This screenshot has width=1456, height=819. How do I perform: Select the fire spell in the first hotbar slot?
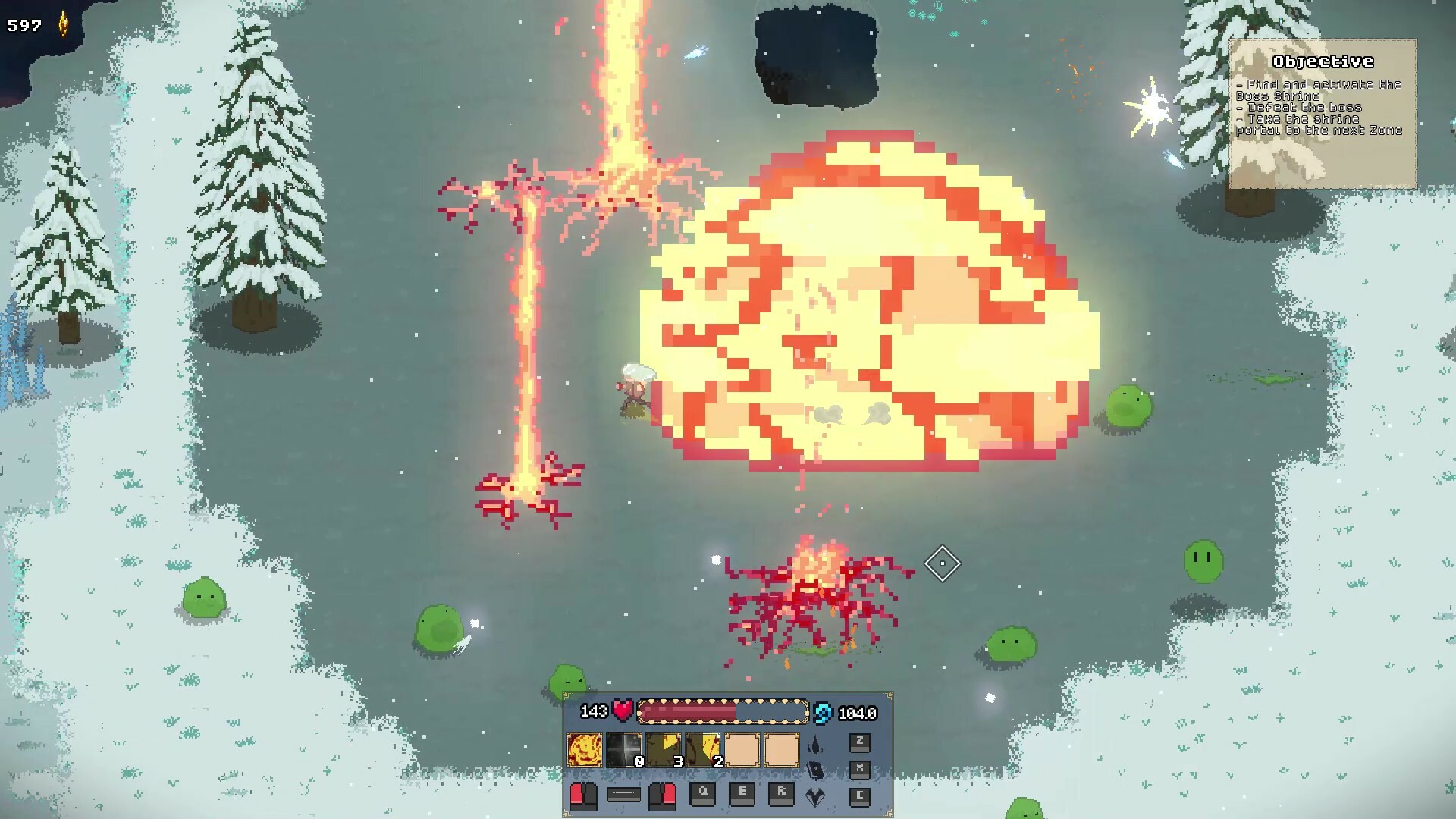point(585,750)
